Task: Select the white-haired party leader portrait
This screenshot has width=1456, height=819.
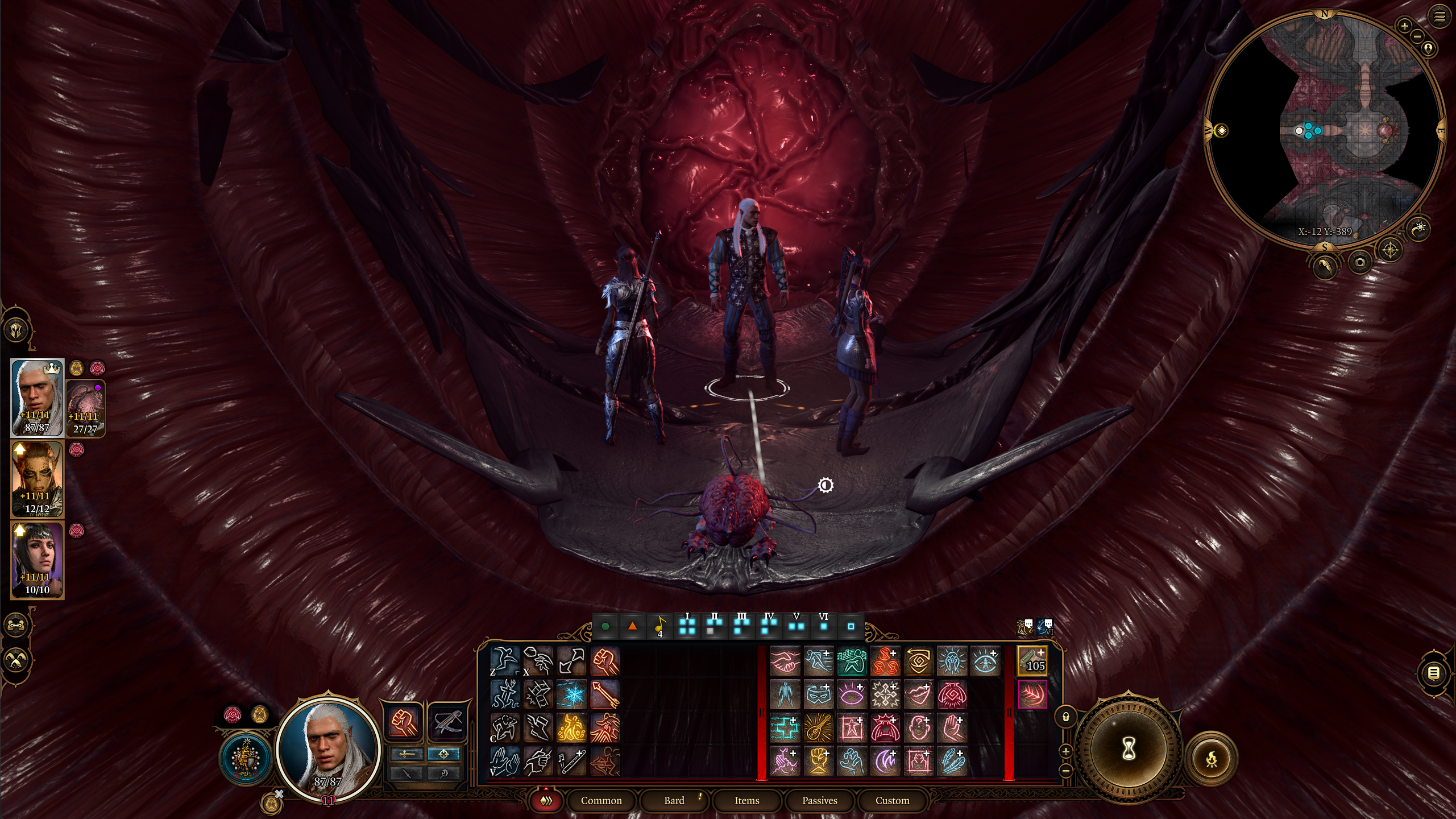Action: click(37, 398)
